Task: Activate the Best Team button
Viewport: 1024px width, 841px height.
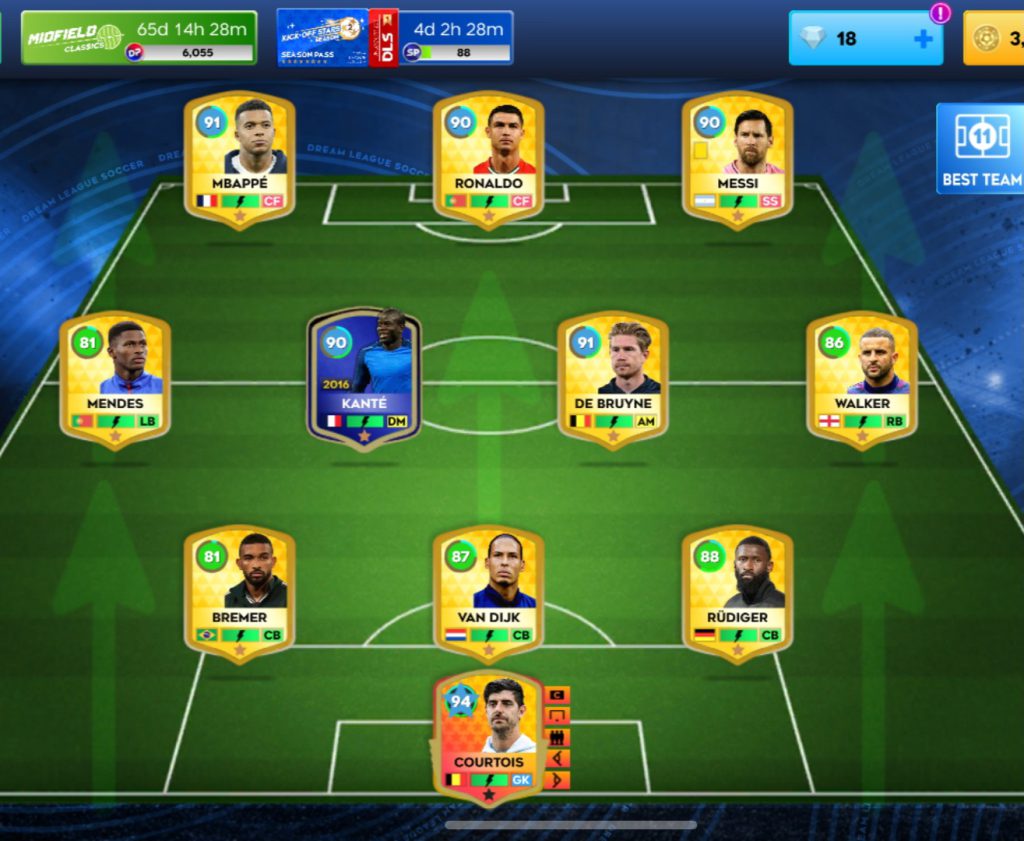Action: point(981,148)
